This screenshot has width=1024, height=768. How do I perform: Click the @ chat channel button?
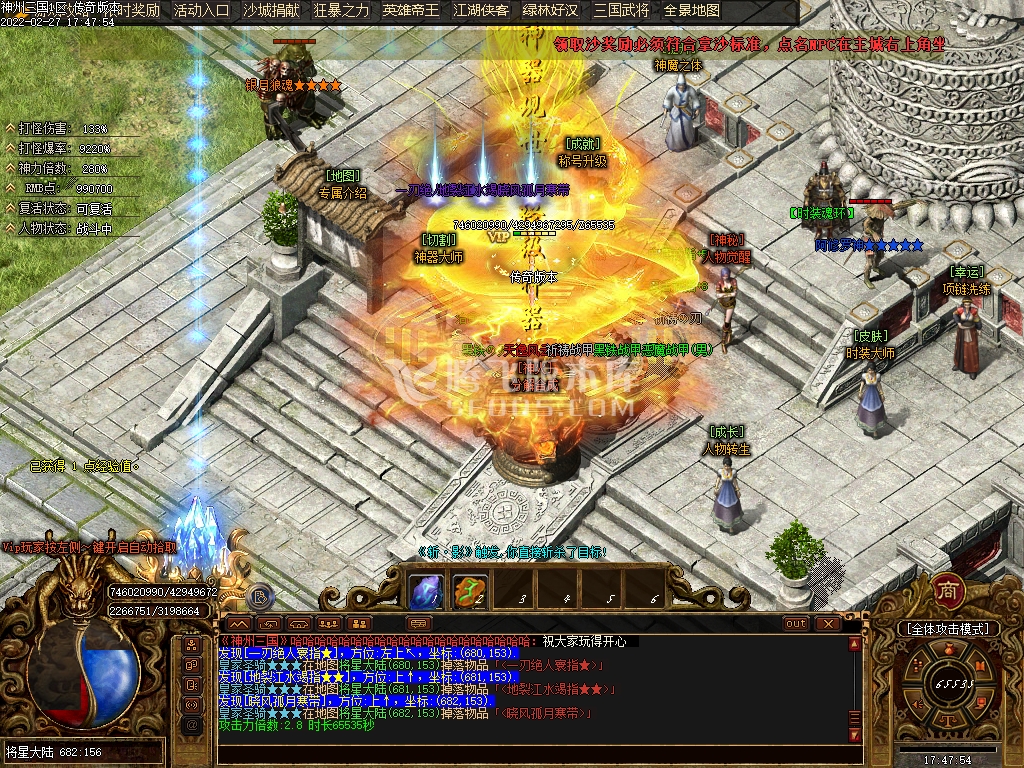[x=192, y=722]
